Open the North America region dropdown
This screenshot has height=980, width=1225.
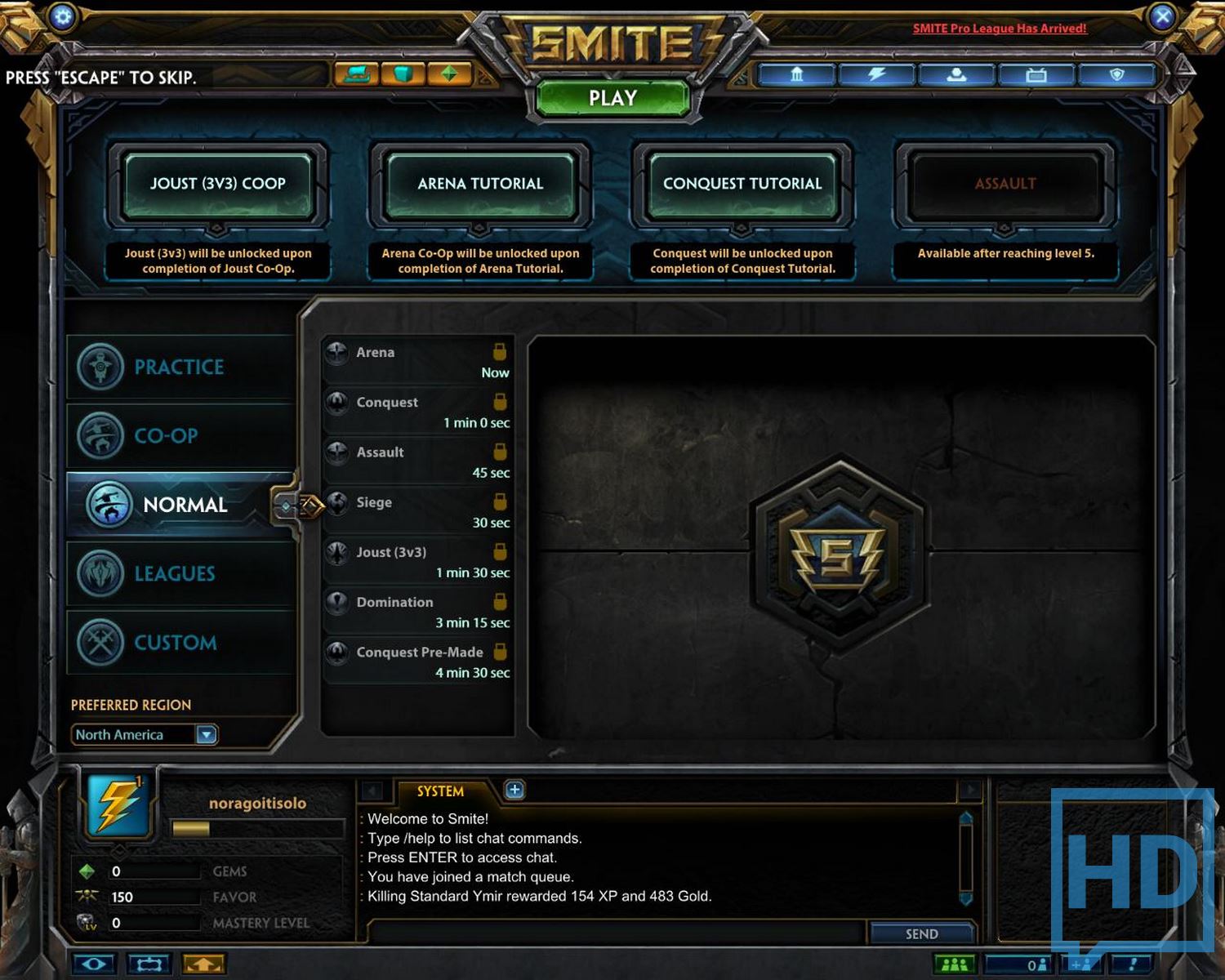pyautogui.click(x=206, y=734)
